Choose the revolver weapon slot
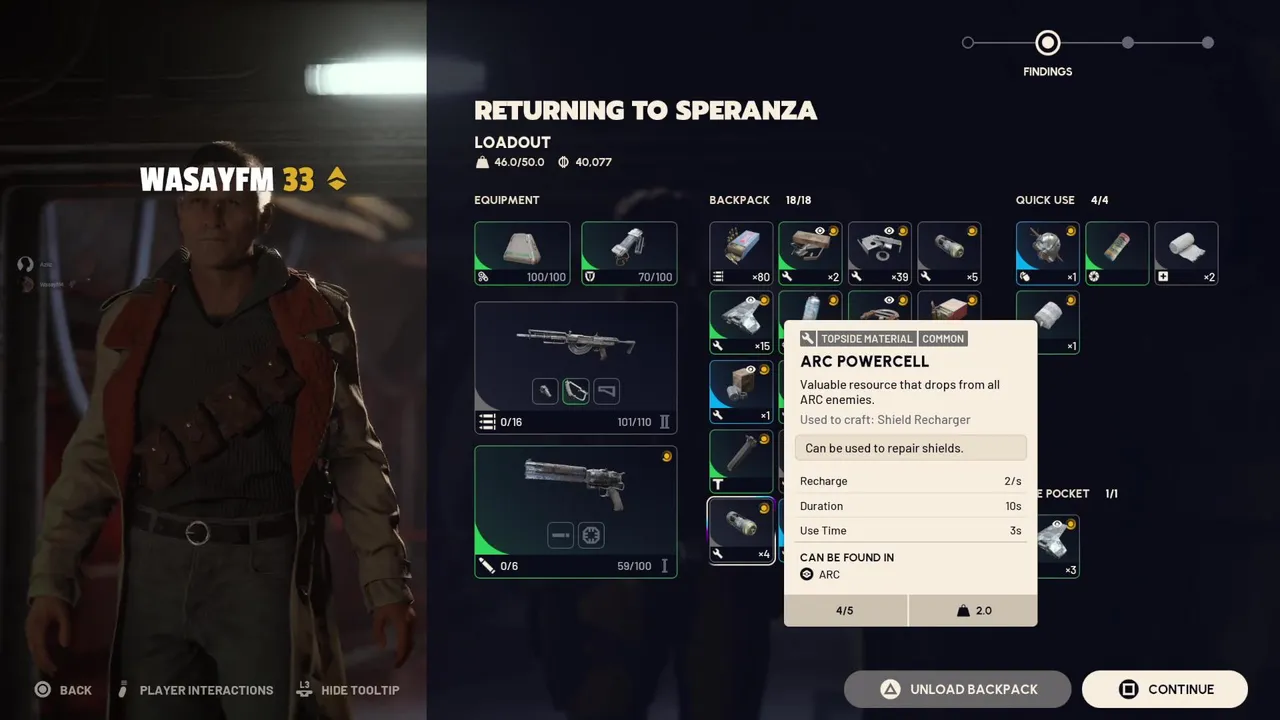This screenshot has width=1280, height=720. 575,511
